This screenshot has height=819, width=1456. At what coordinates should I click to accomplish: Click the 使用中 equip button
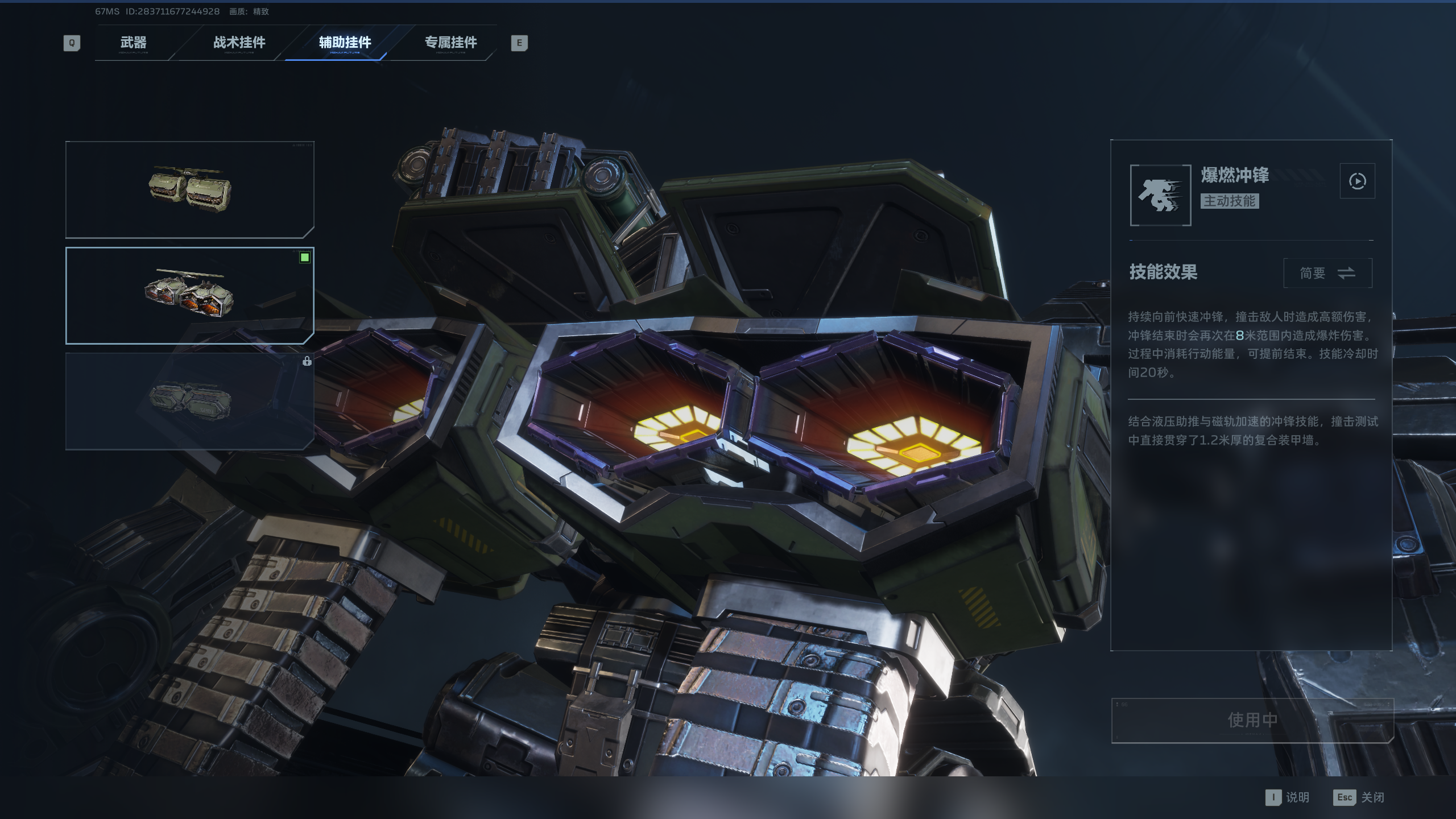(1252, 720)
